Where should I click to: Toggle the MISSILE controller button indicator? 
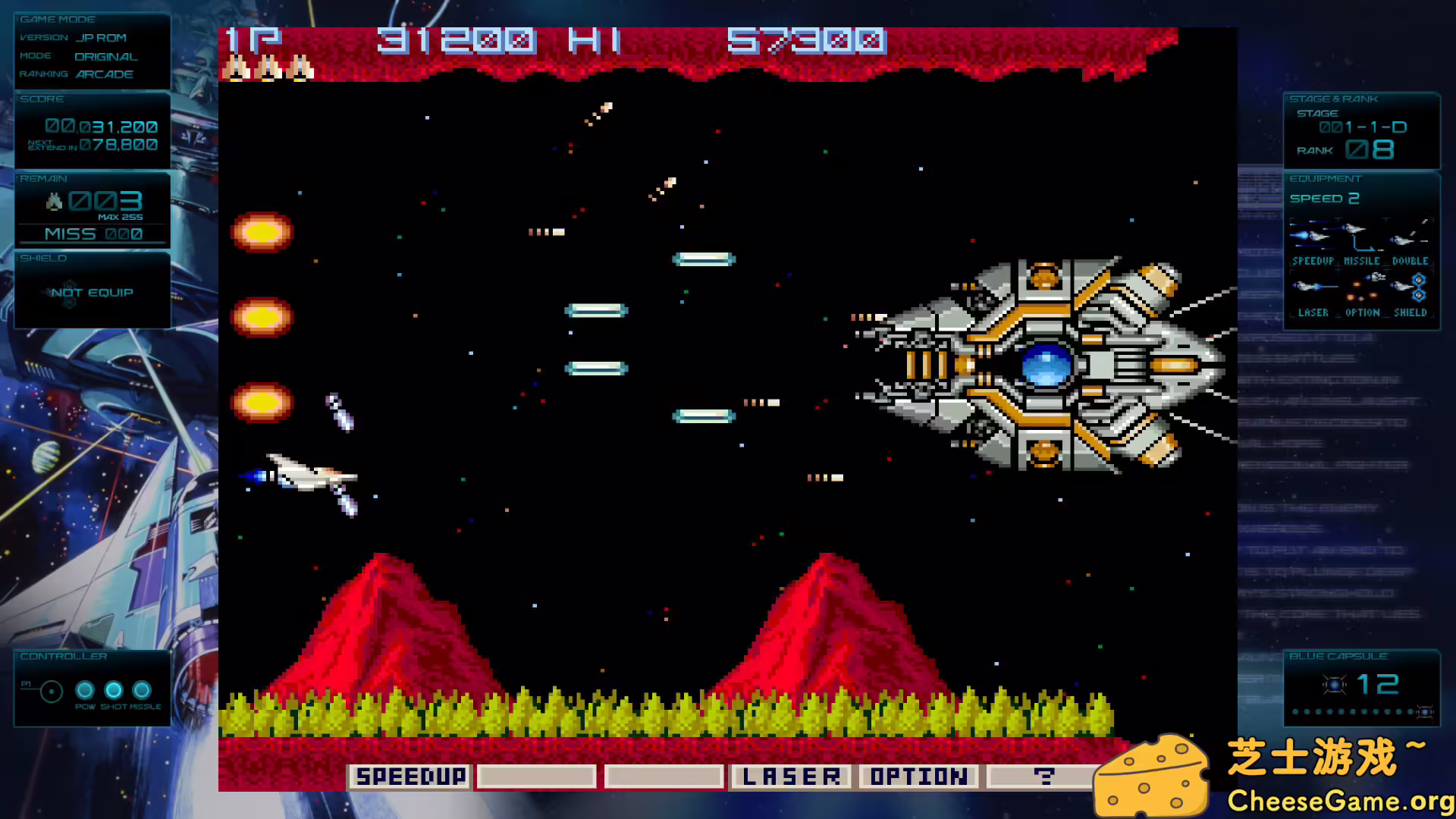click(143, 689)
